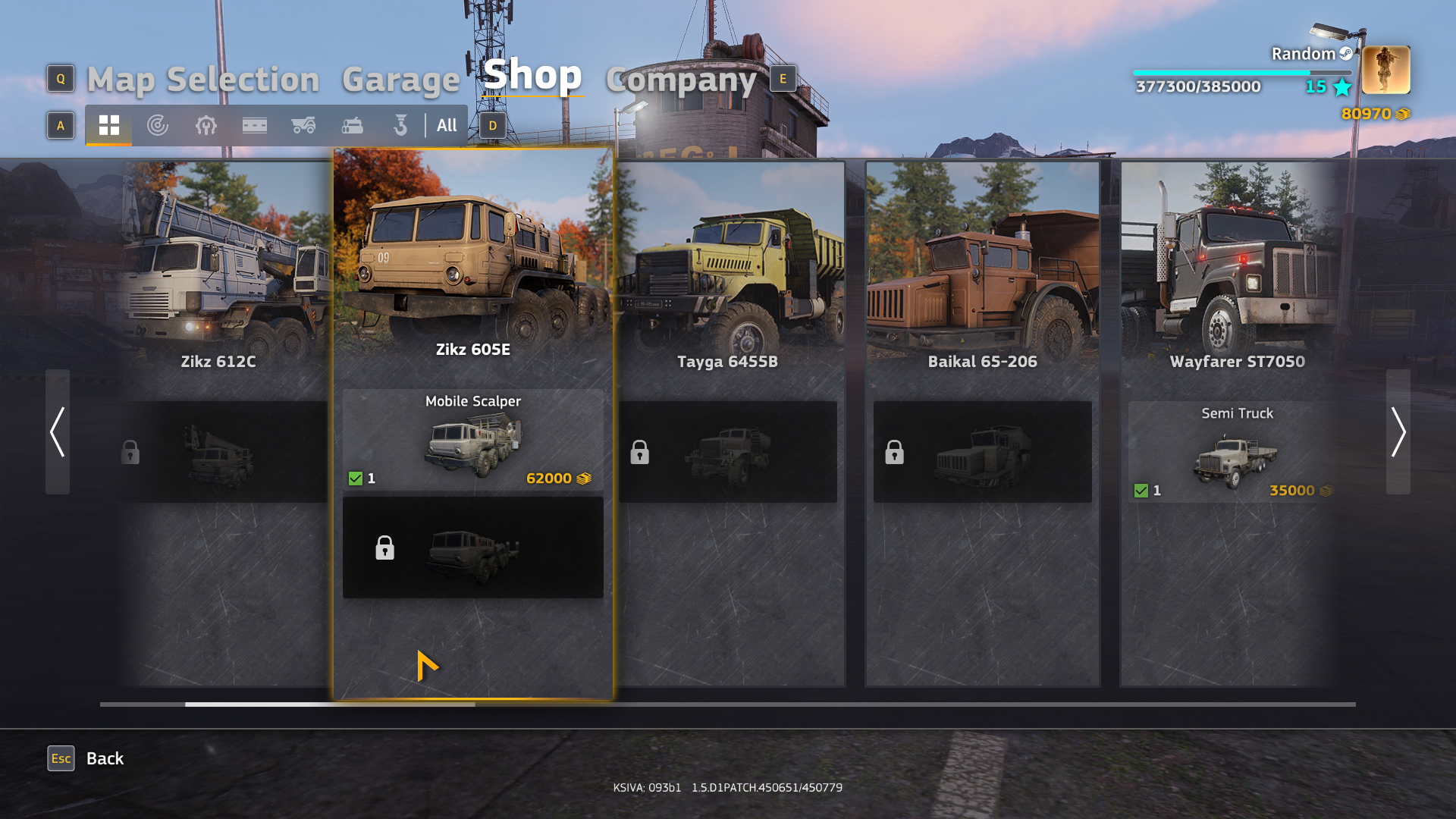Open the All category selector

pyautogui.click(x=447, y=126)
